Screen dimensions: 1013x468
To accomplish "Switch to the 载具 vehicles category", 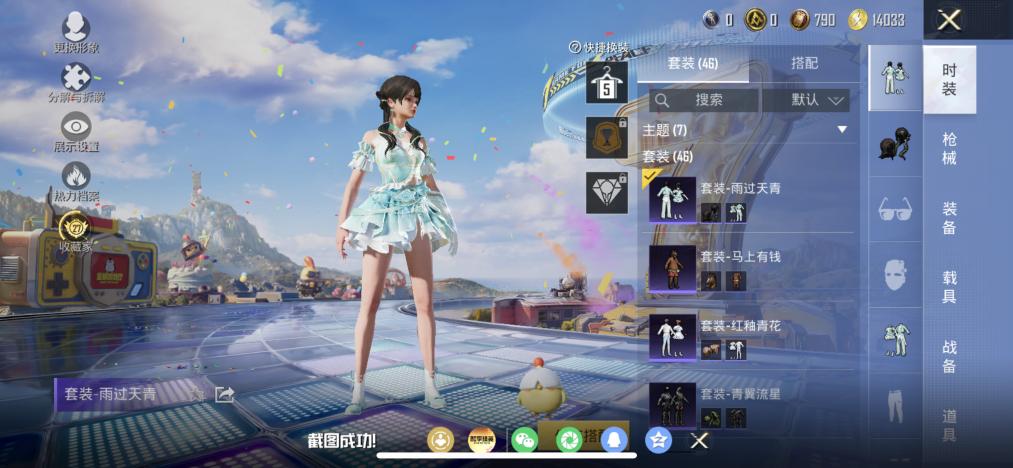I will tap(949, 285).
